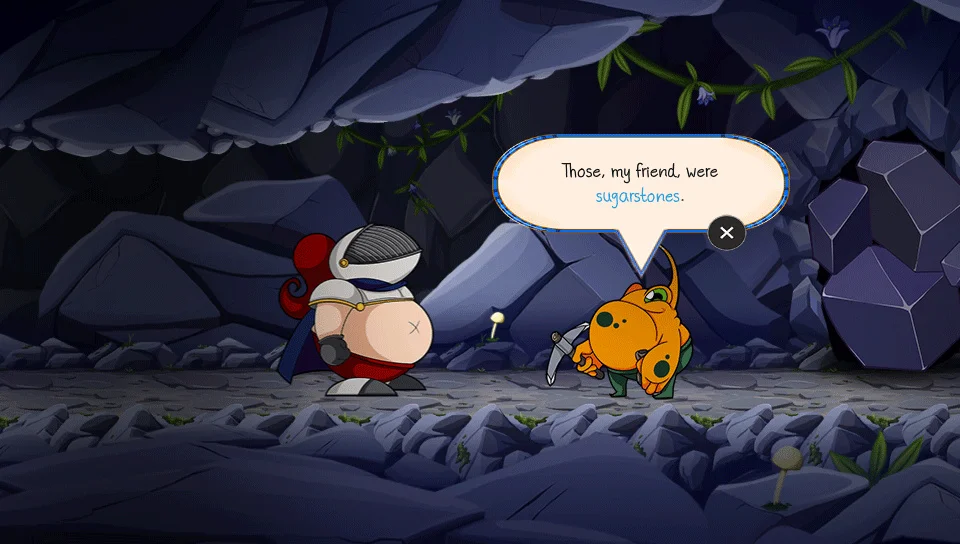Close the dialogue speech bubble
The image size is (960, 544).
pos(727,233)
